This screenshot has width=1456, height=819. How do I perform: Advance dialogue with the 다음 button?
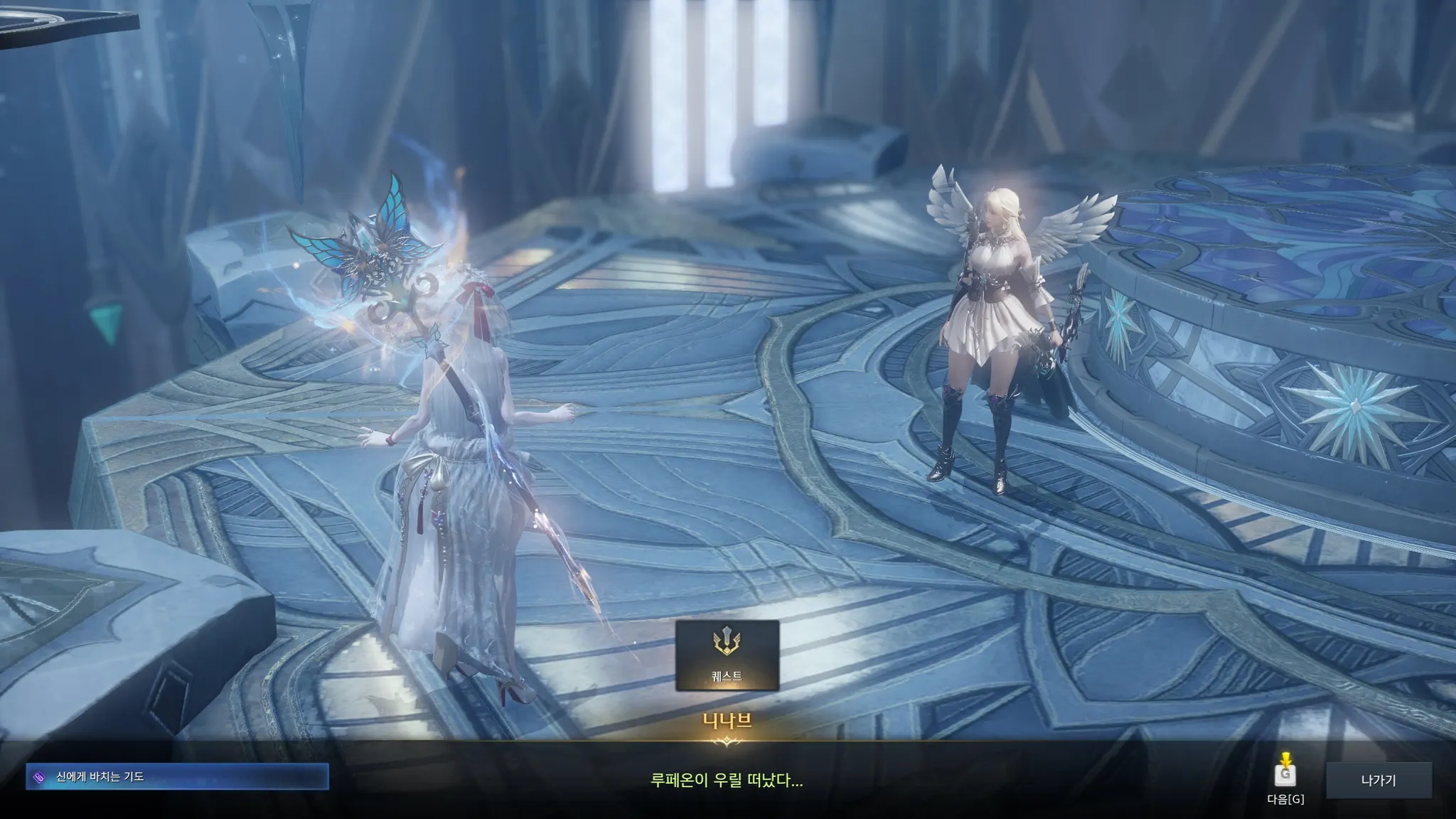(1285, 776)
